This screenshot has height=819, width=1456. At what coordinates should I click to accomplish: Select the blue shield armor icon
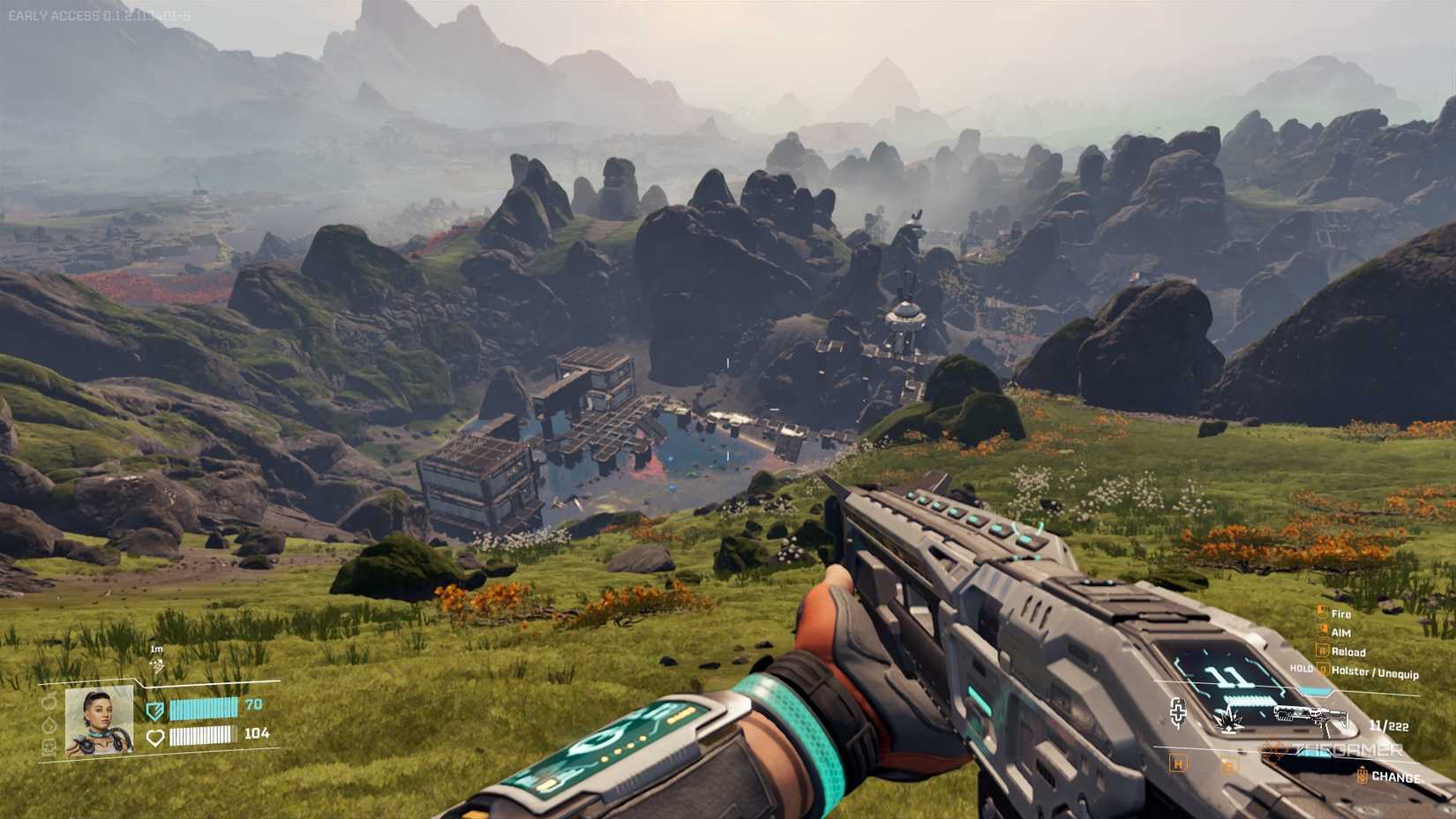pyautogui.click(x=155, y=711)
